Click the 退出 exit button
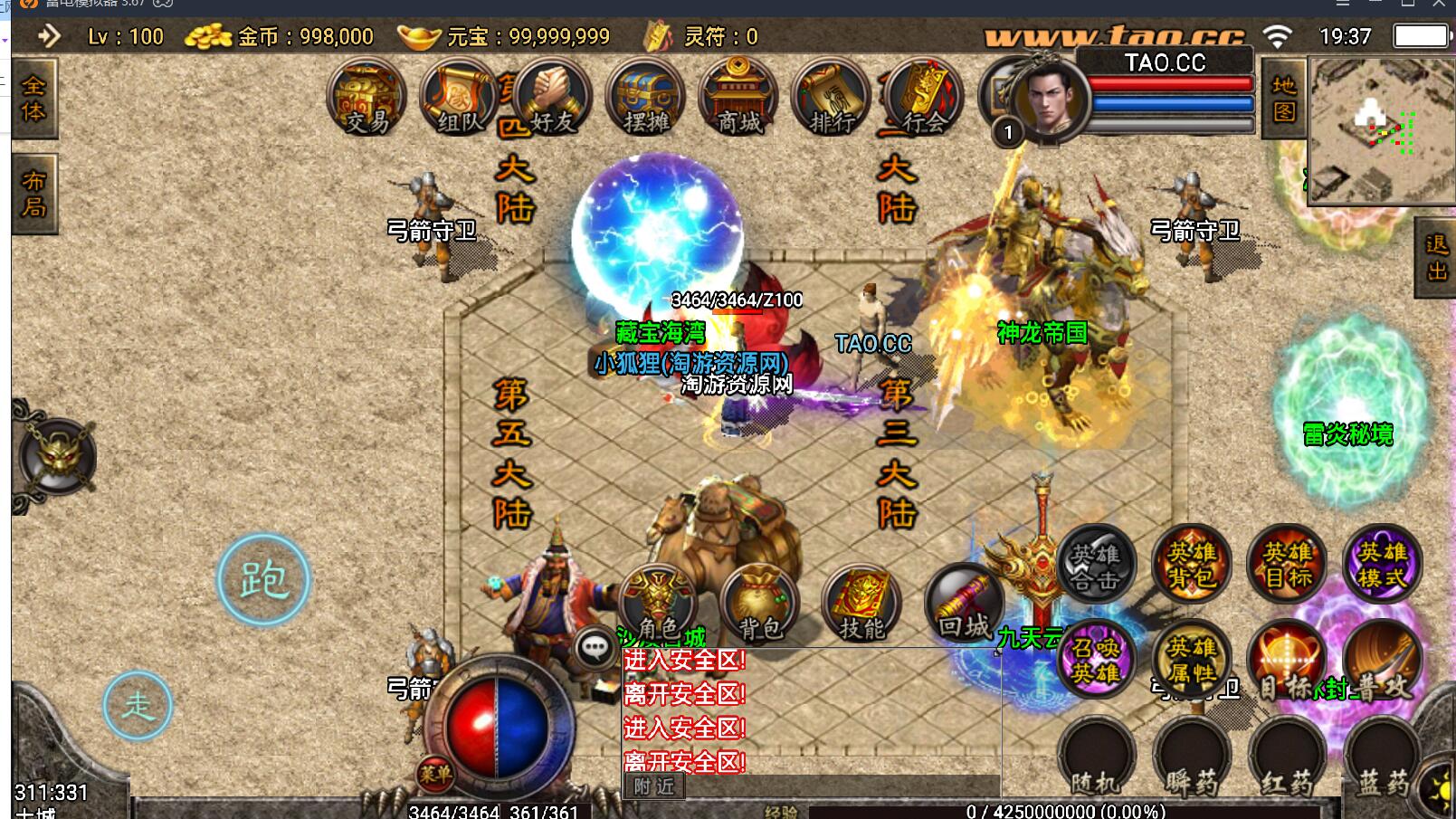The width and height of the screenshot is (1456, 819). (1435, 257)
